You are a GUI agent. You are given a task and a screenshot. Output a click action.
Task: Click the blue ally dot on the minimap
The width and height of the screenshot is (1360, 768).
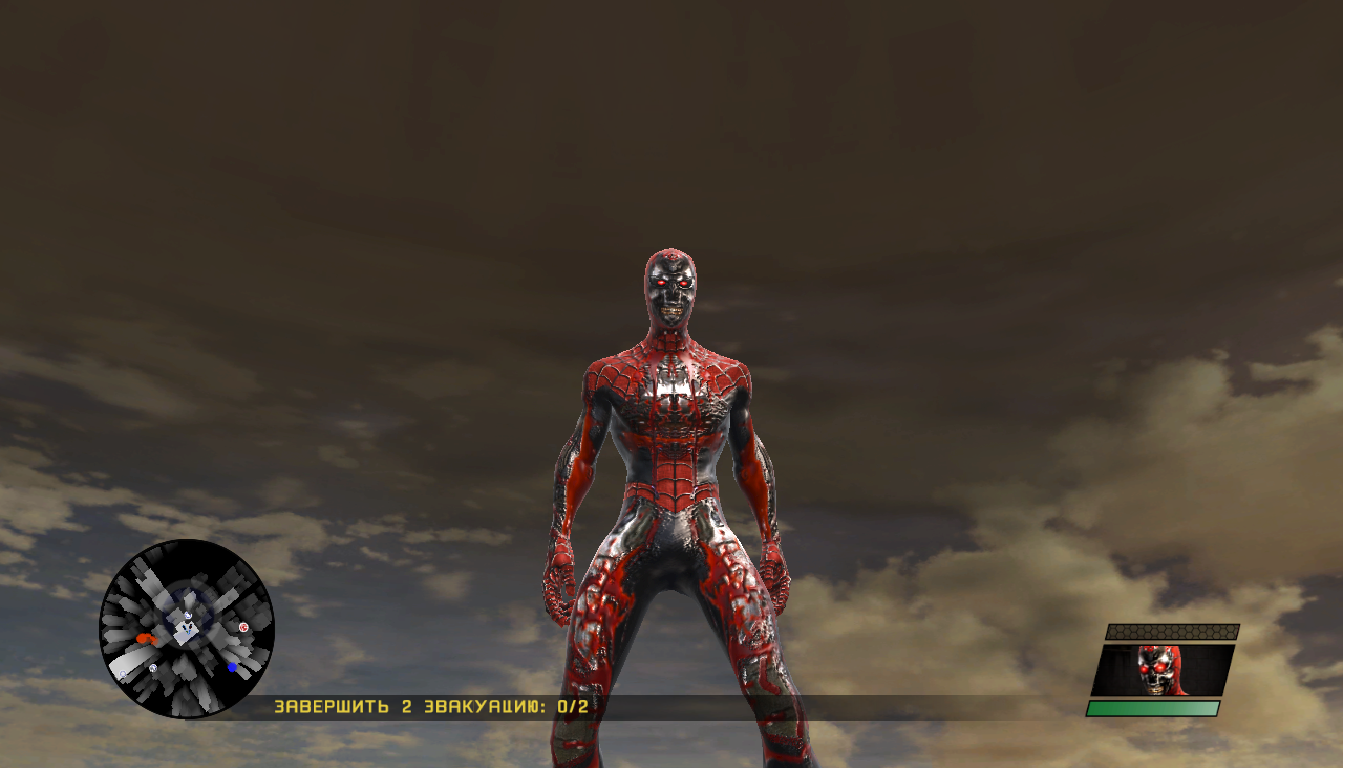pyautogui.click(x=232, y=667)
